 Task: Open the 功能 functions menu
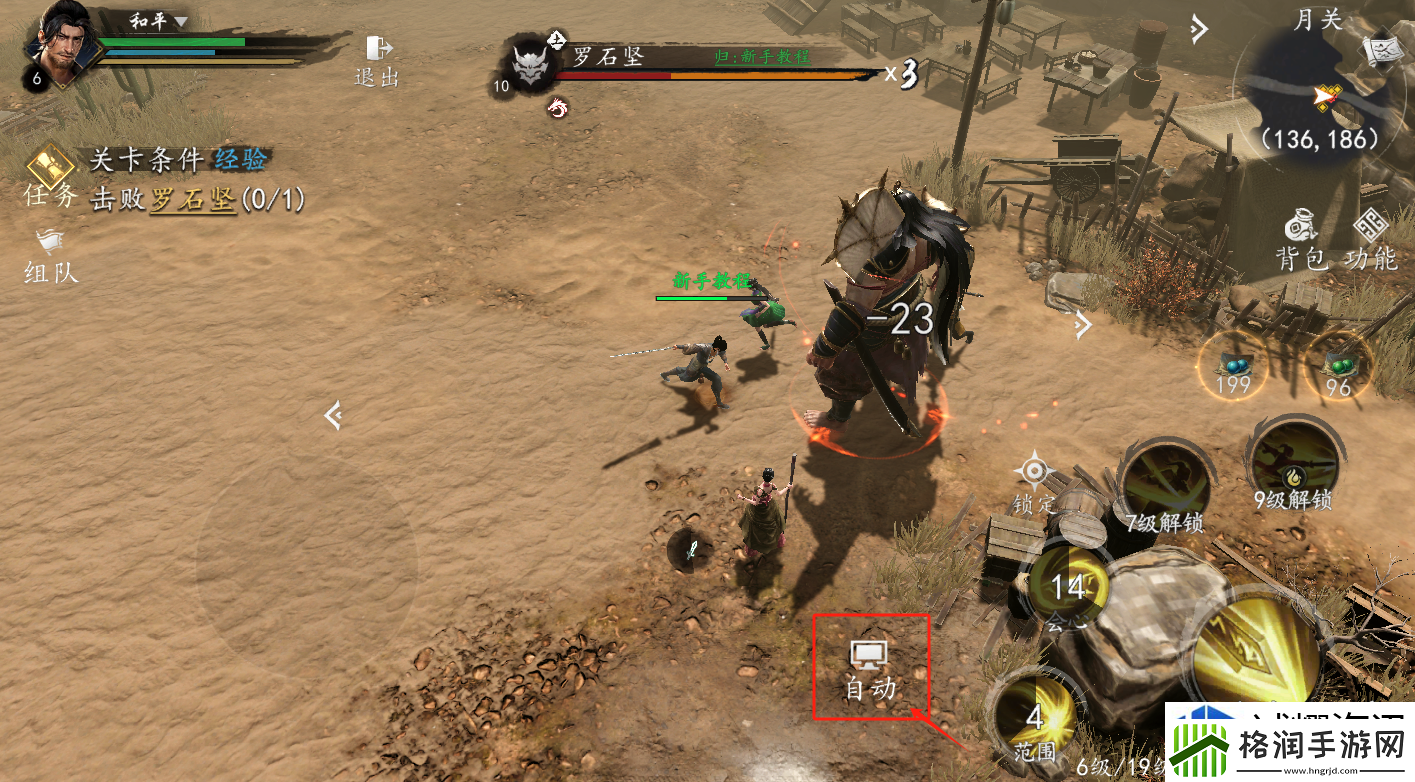[x=1370, y=240]
